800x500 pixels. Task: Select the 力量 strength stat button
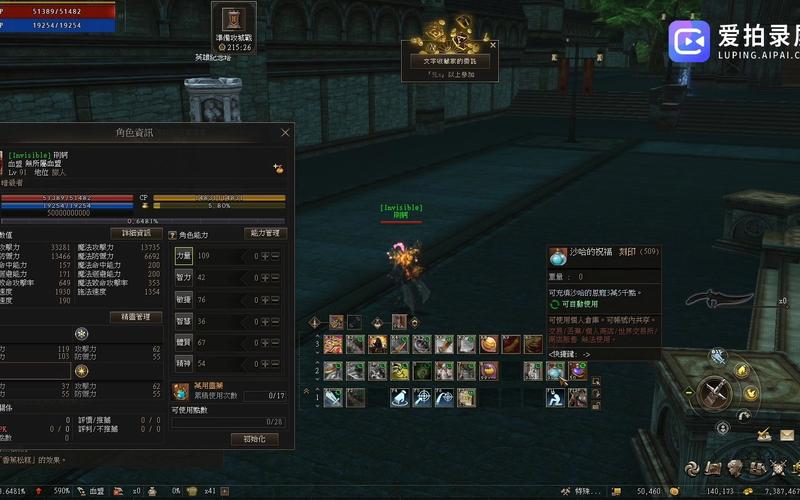184,256
